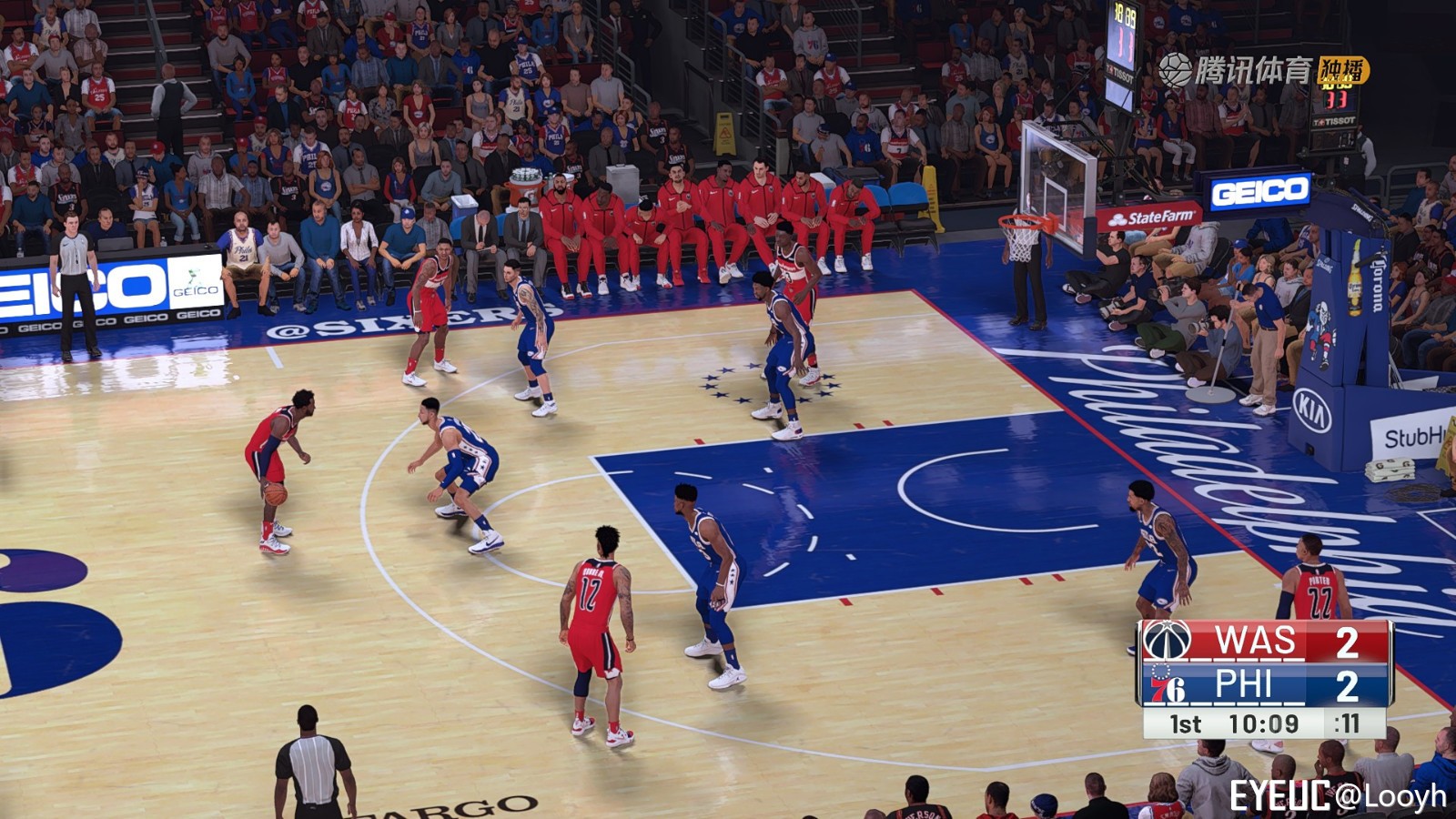This screenshot has width=1456, height=819.
Task: Select the 1st quarter indicator on the scoreboard
Action: click(1184, 724)
